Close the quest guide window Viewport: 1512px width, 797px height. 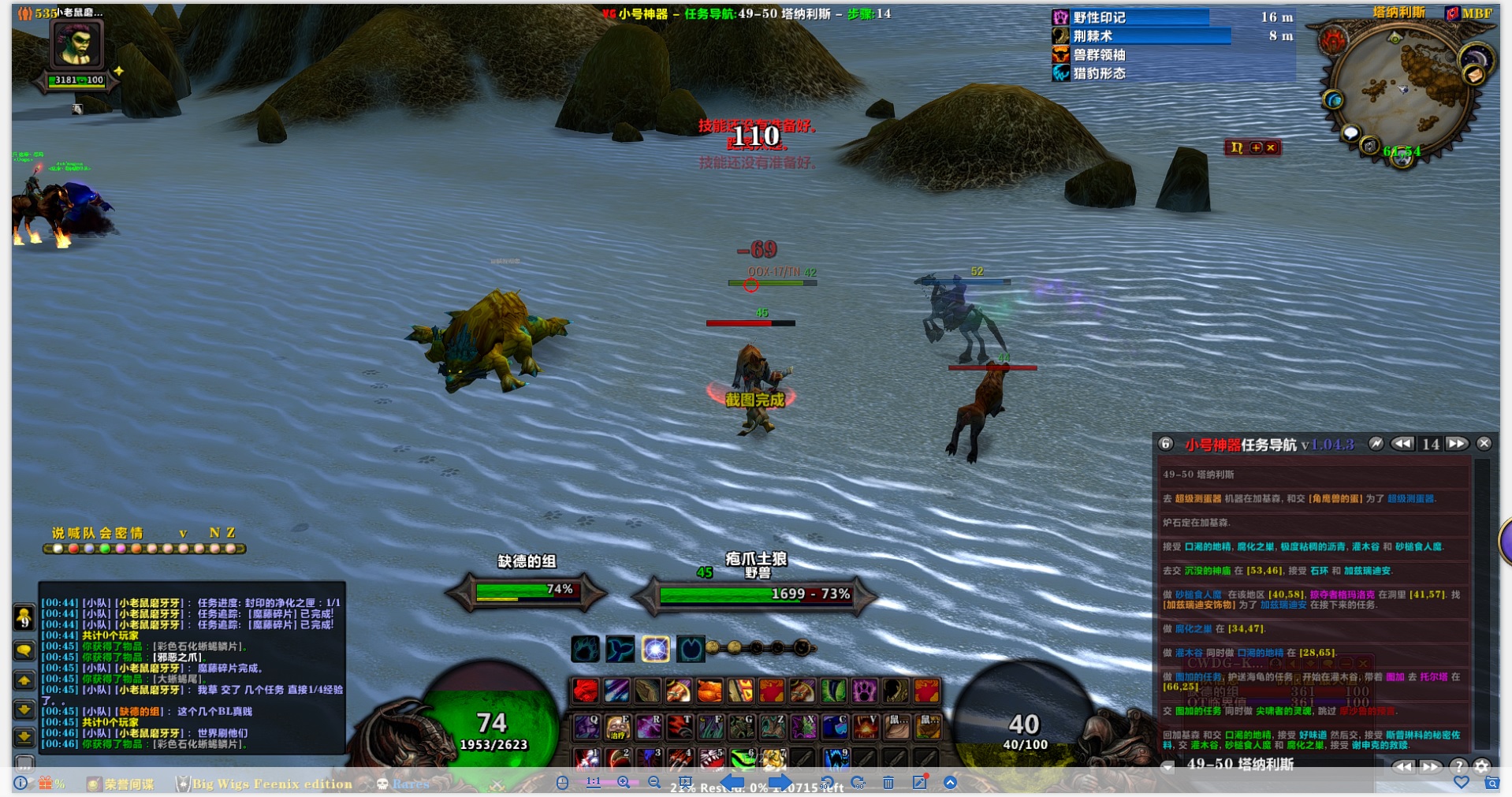tap(1484, 444)
